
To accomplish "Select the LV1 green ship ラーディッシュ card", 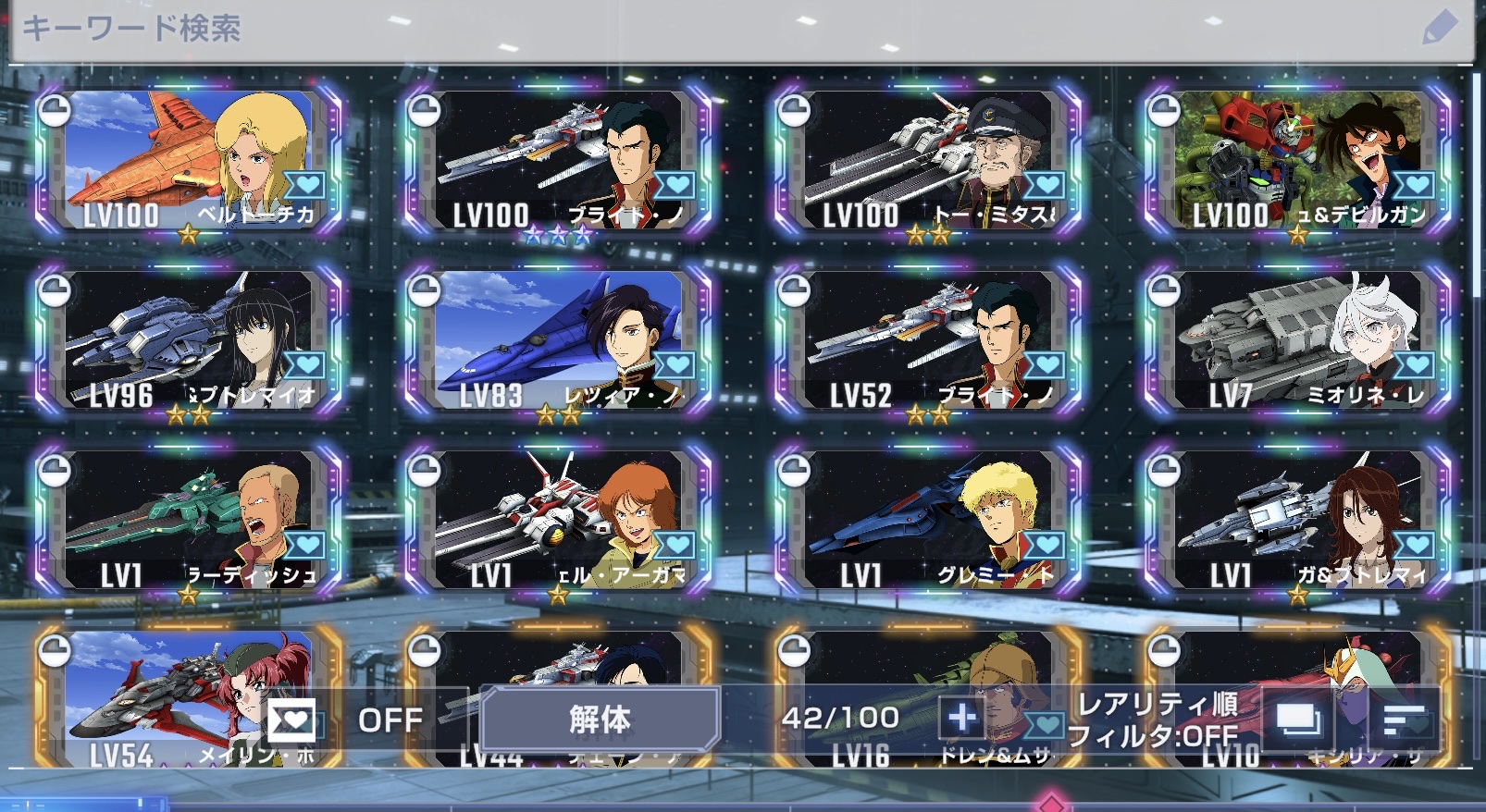I will point(189,522).
